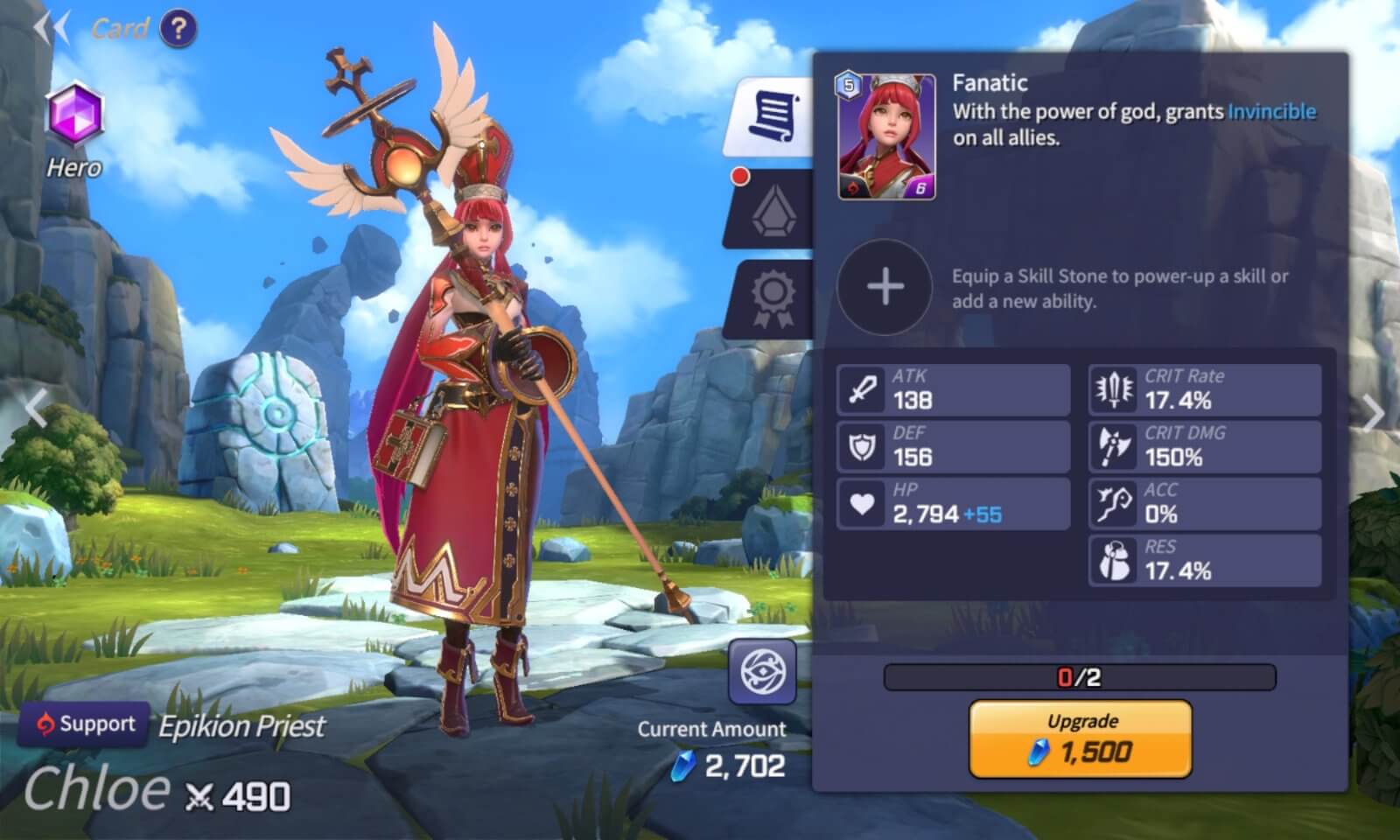Image resolution: width=1400 pixels, height=840 pixels.
Task: Open the crystal gem tab
Action: pyautogui.click(x=773, y=209)
